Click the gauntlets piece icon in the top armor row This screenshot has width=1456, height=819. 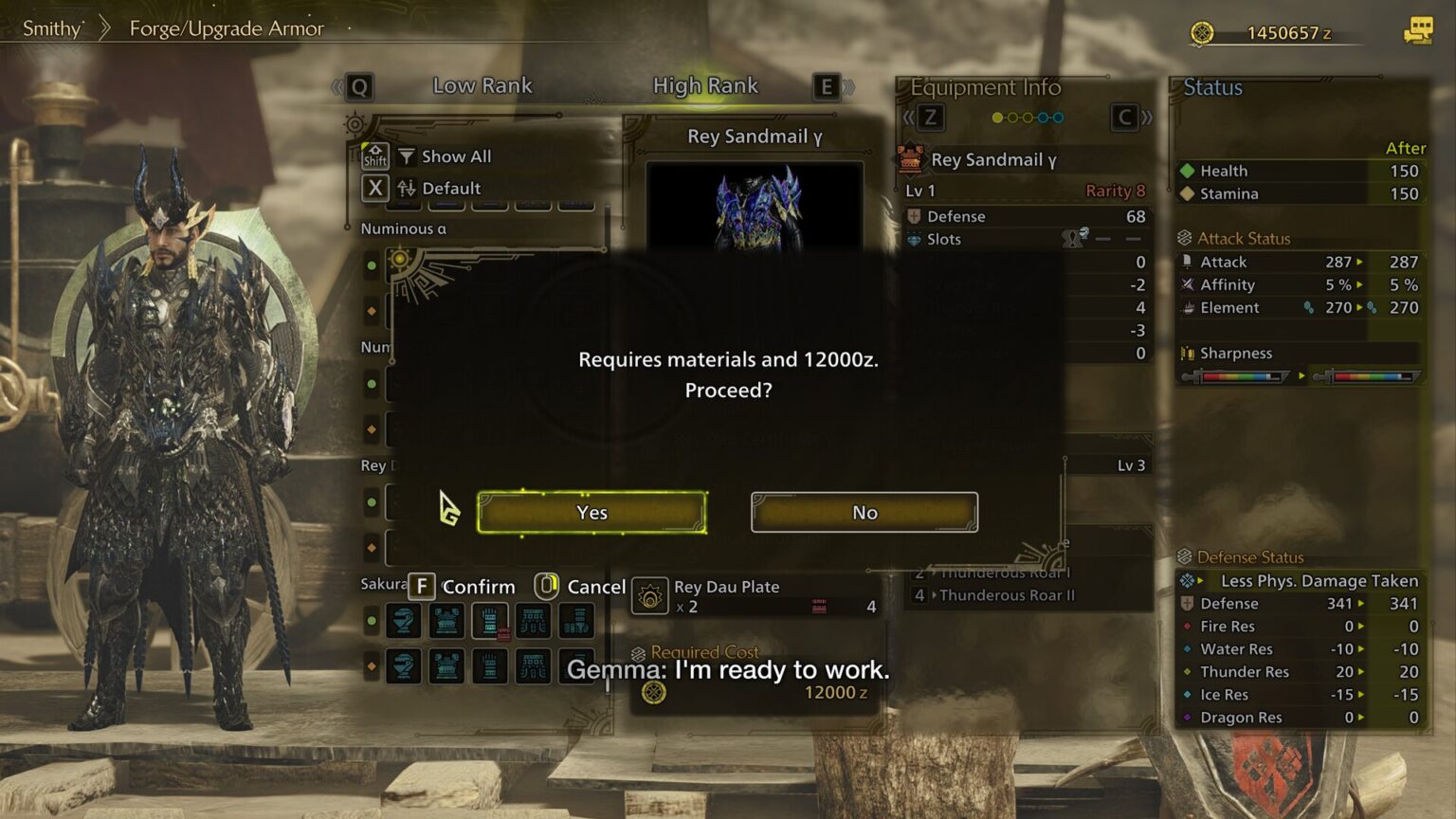(x=490, y=621)
